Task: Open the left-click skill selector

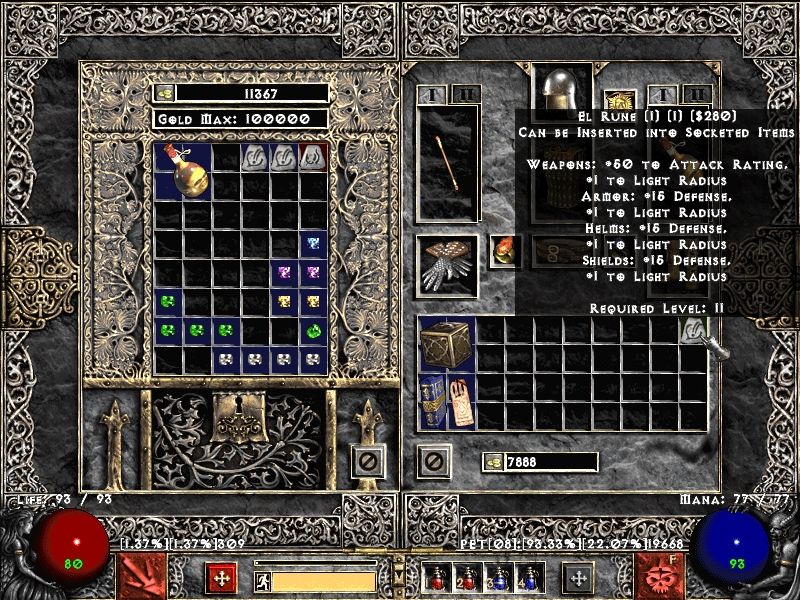Action: coord(139,577)
